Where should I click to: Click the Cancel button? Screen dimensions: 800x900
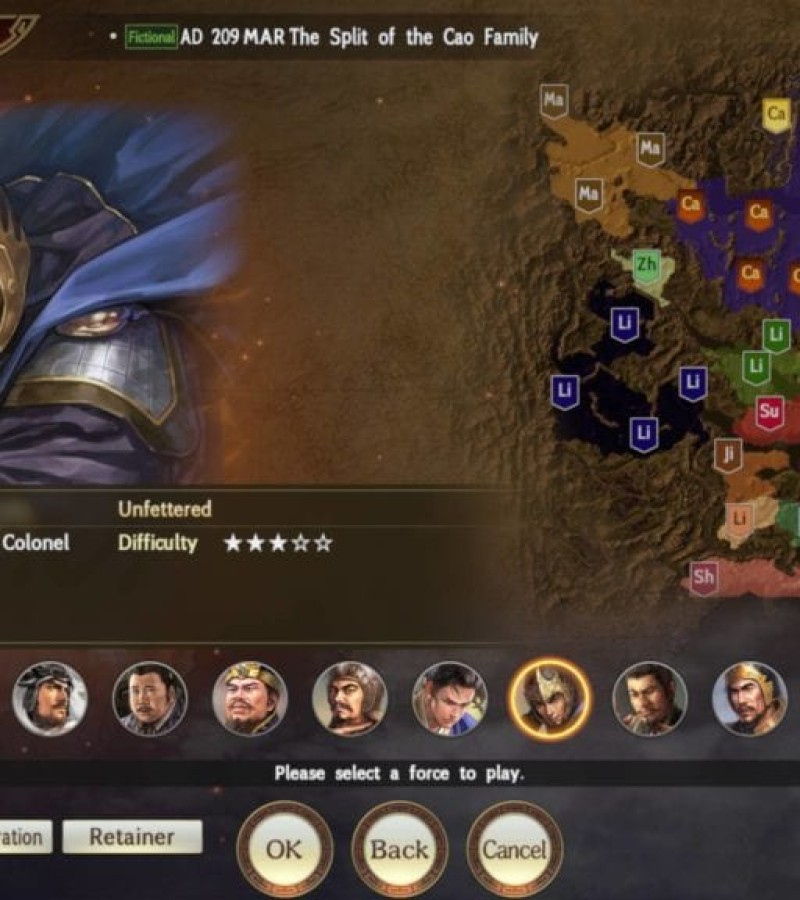tap(515, 850)
